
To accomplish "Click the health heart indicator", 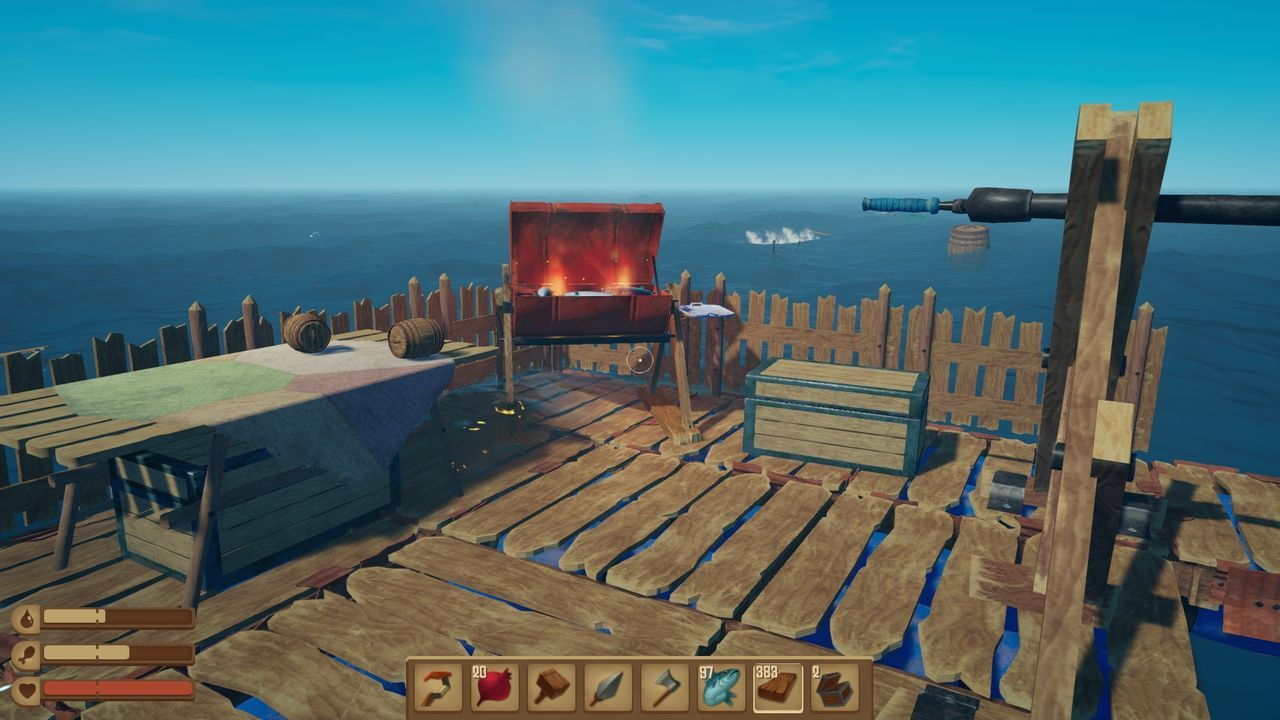I will 27,690.
